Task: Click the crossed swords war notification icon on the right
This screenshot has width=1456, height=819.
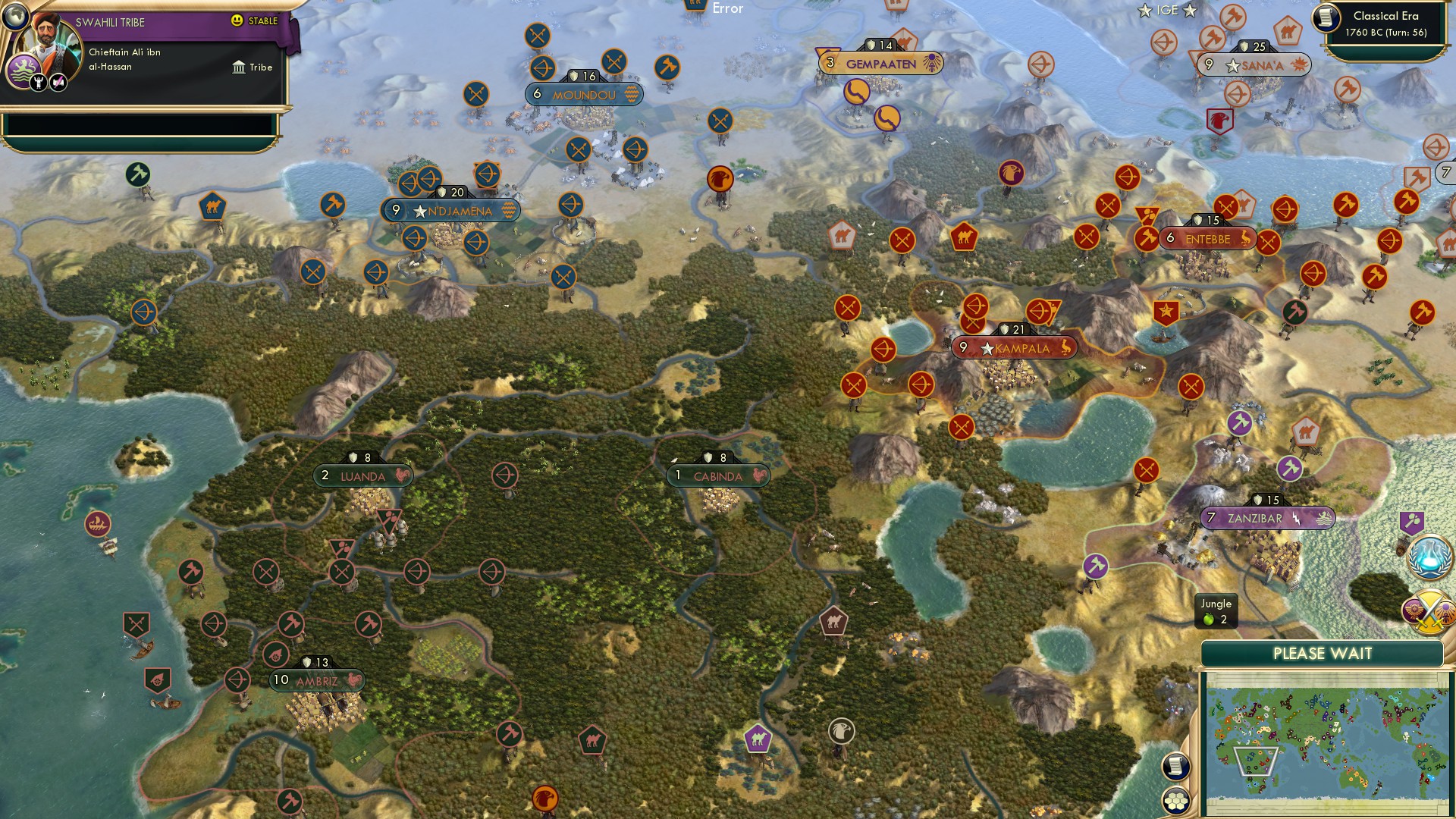Action: pyautogui.click(x=1429, y=611)
